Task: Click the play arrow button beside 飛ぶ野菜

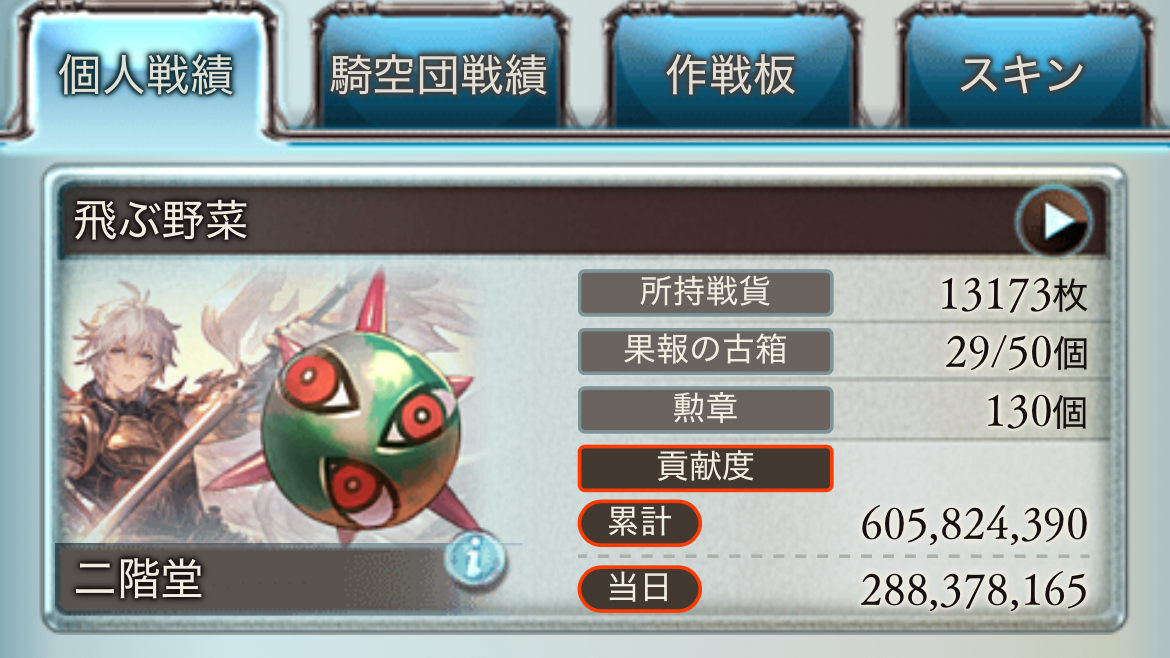Action: [1053, 220]
